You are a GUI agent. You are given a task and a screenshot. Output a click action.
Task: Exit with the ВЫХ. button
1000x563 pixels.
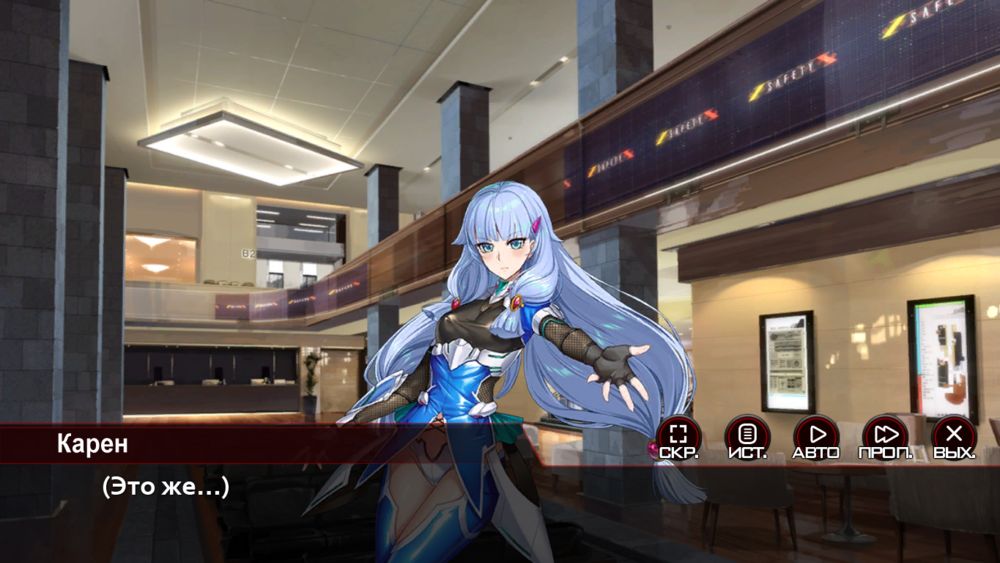point(954,436)
